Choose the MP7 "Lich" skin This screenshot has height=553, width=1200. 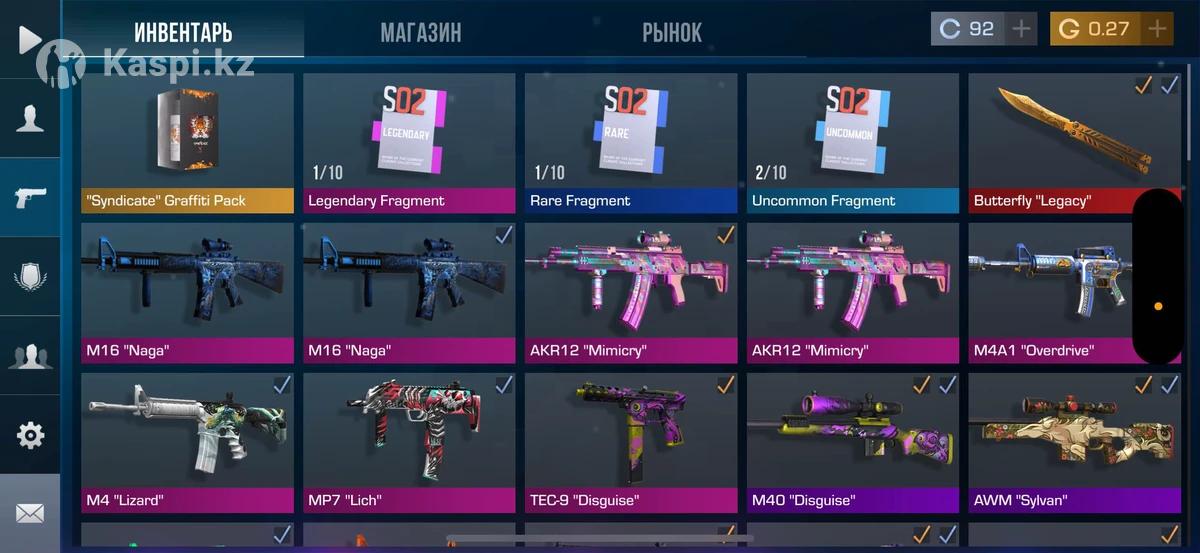pyautogui.click(x=409, y=443)
